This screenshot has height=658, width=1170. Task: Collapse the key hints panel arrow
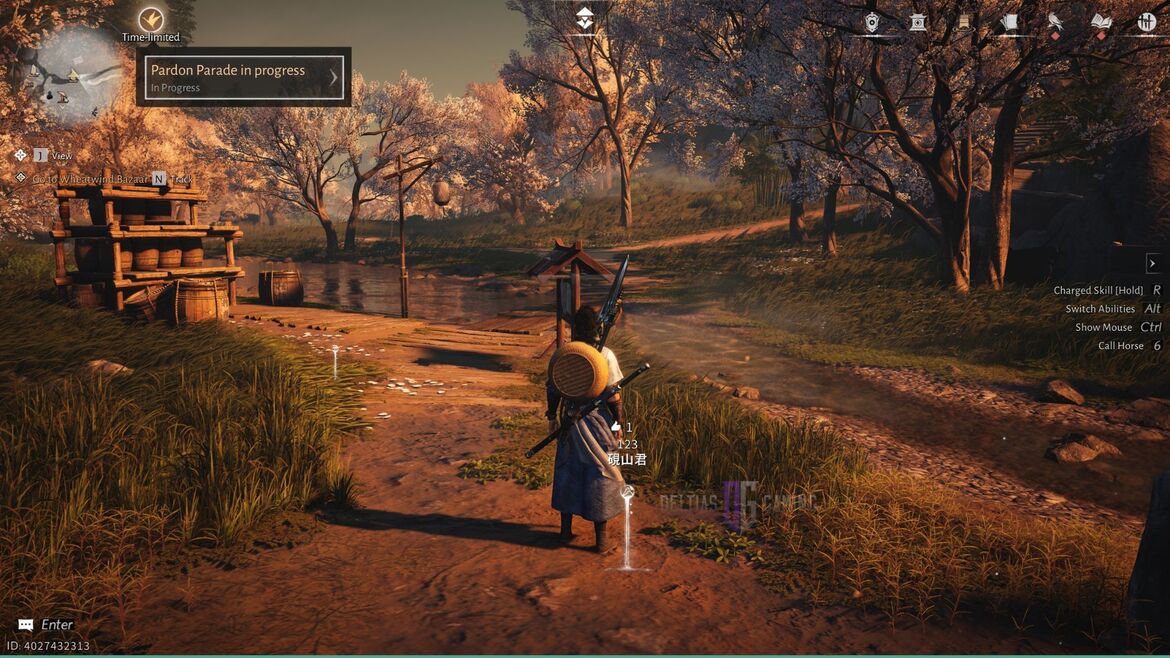click(x=1152, y=263)
